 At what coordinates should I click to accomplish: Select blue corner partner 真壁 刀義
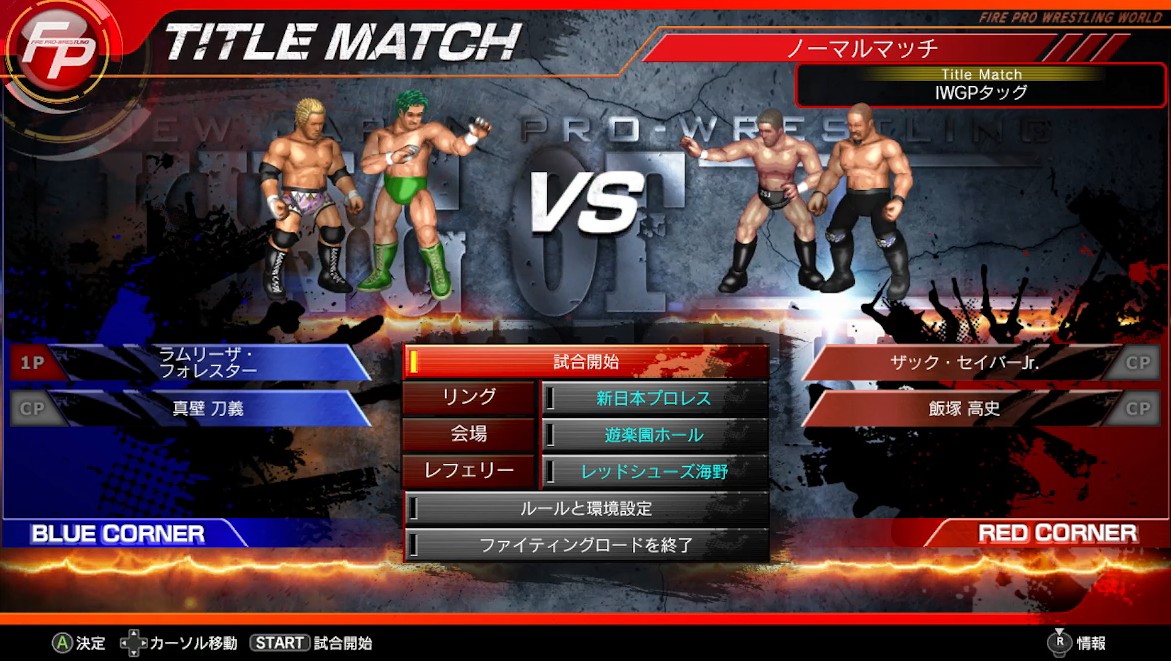(x=208, y=408)
